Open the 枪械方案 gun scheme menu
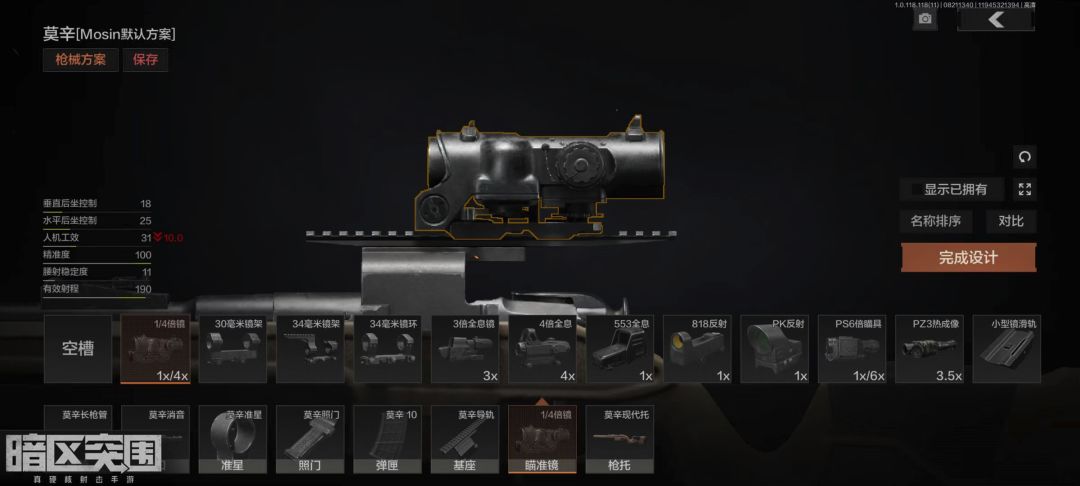1080x486 pixels. tap(80, 59)
